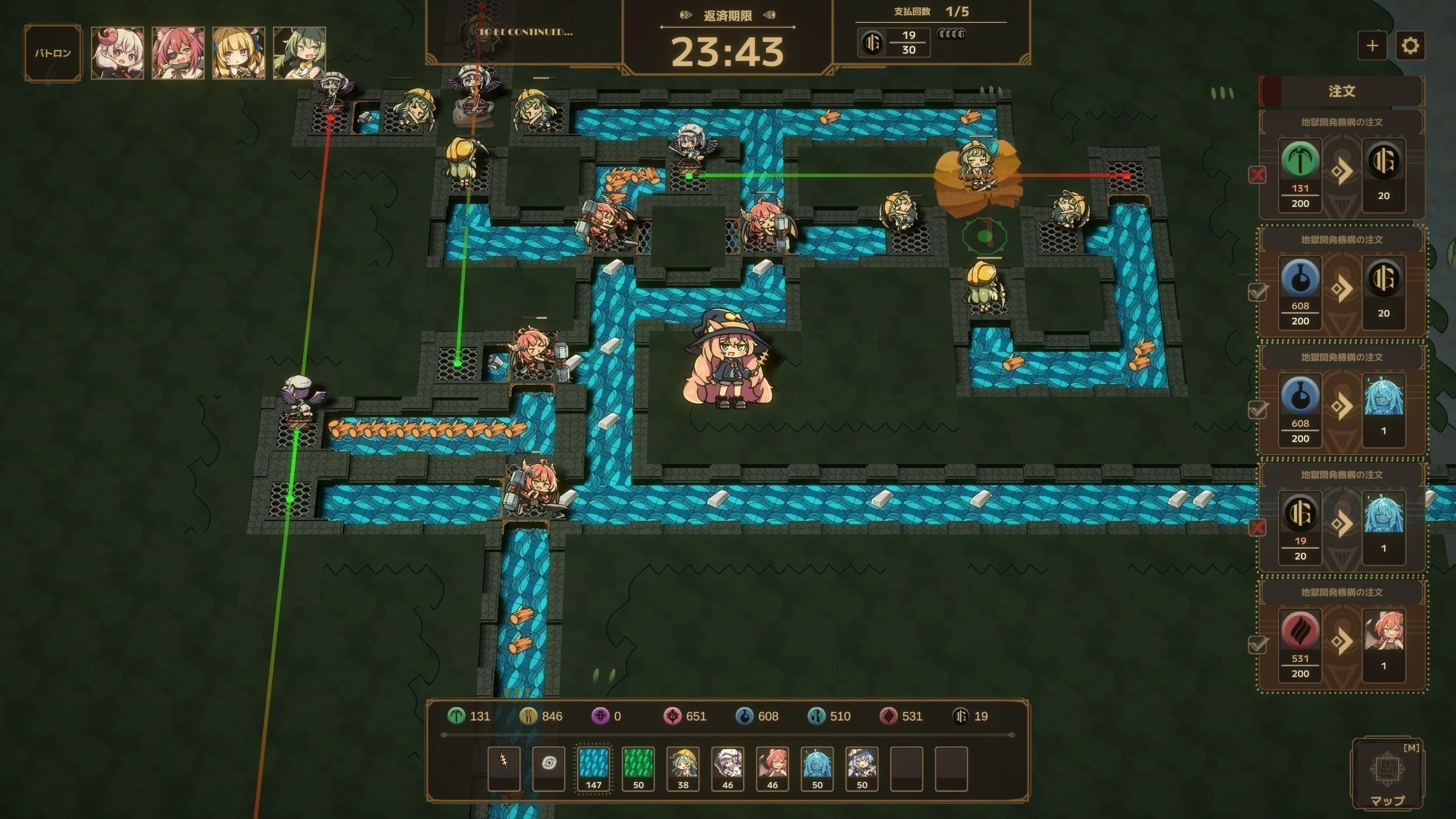Viewport: 1456px width, 819px height.
Task: Open the パトロン patron panel
Action: (x=52, y=53)
